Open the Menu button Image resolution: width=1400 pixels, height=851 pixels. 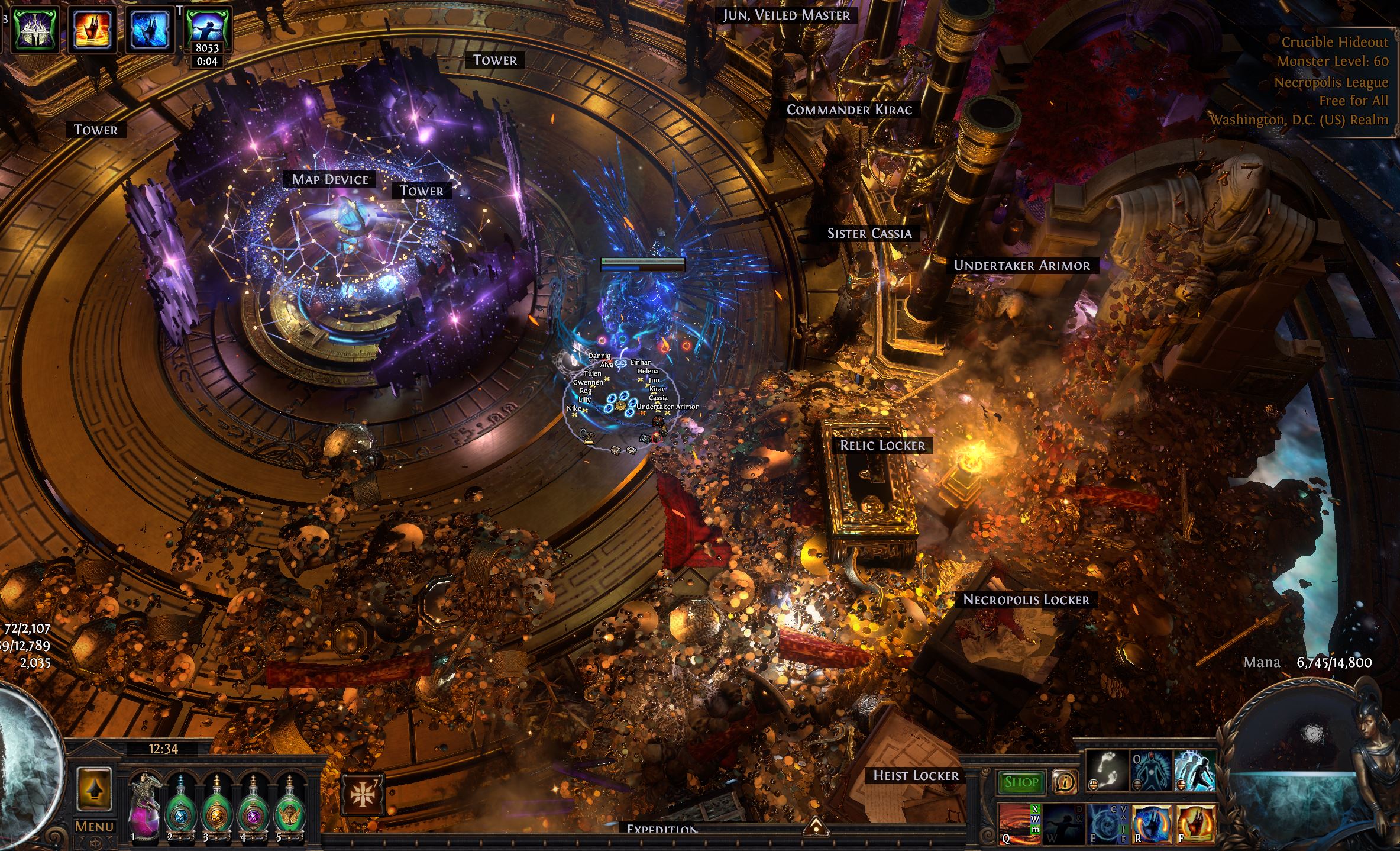pos(95,826)
